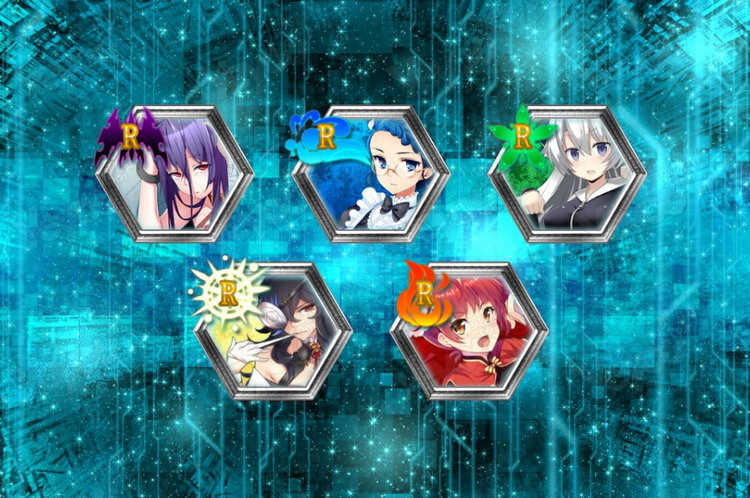Select the red-haired girl card
750x498 pixels.
point(470,331)
